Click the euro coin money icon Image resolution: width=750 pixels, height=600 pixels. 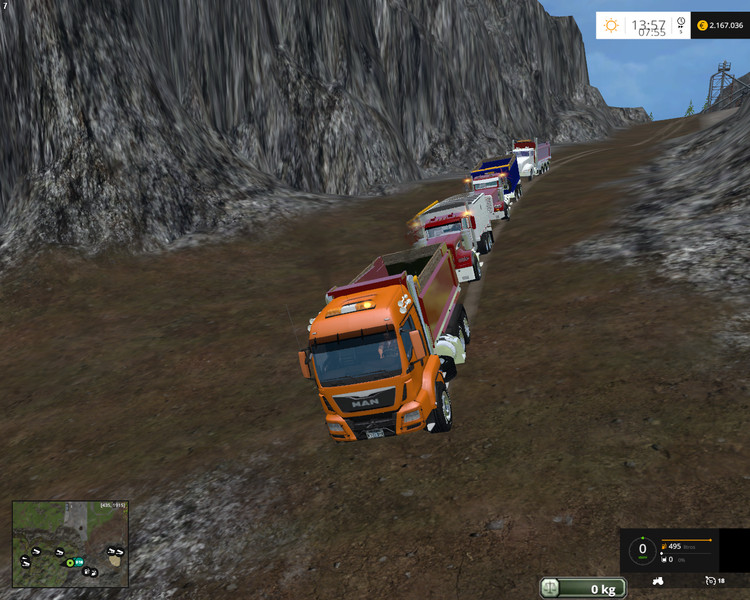[x=702, y=25]
